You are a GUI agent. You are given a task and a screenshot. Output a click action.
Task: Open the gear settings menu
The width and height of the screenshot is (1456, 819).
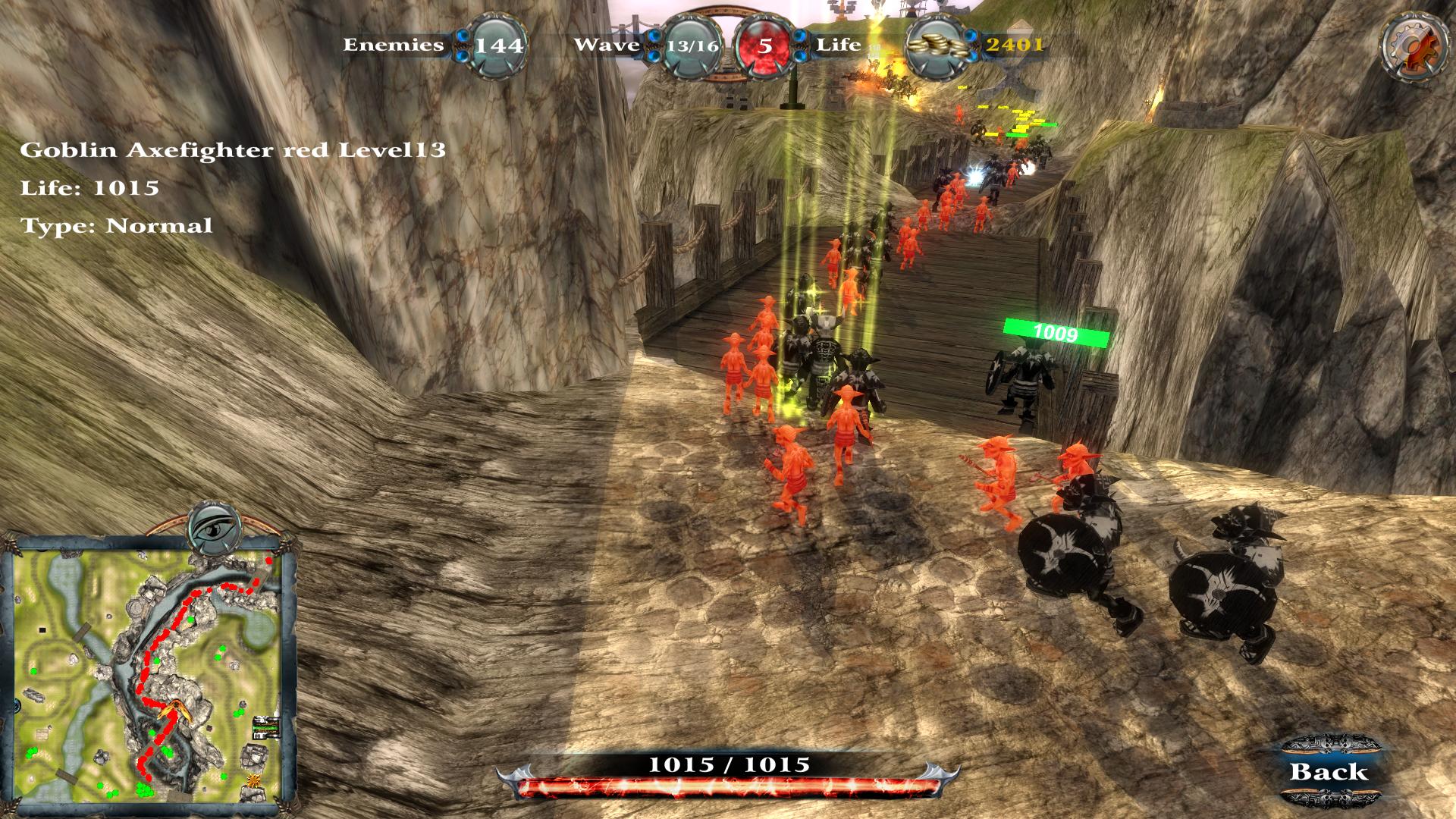(x=1411, y=45)
